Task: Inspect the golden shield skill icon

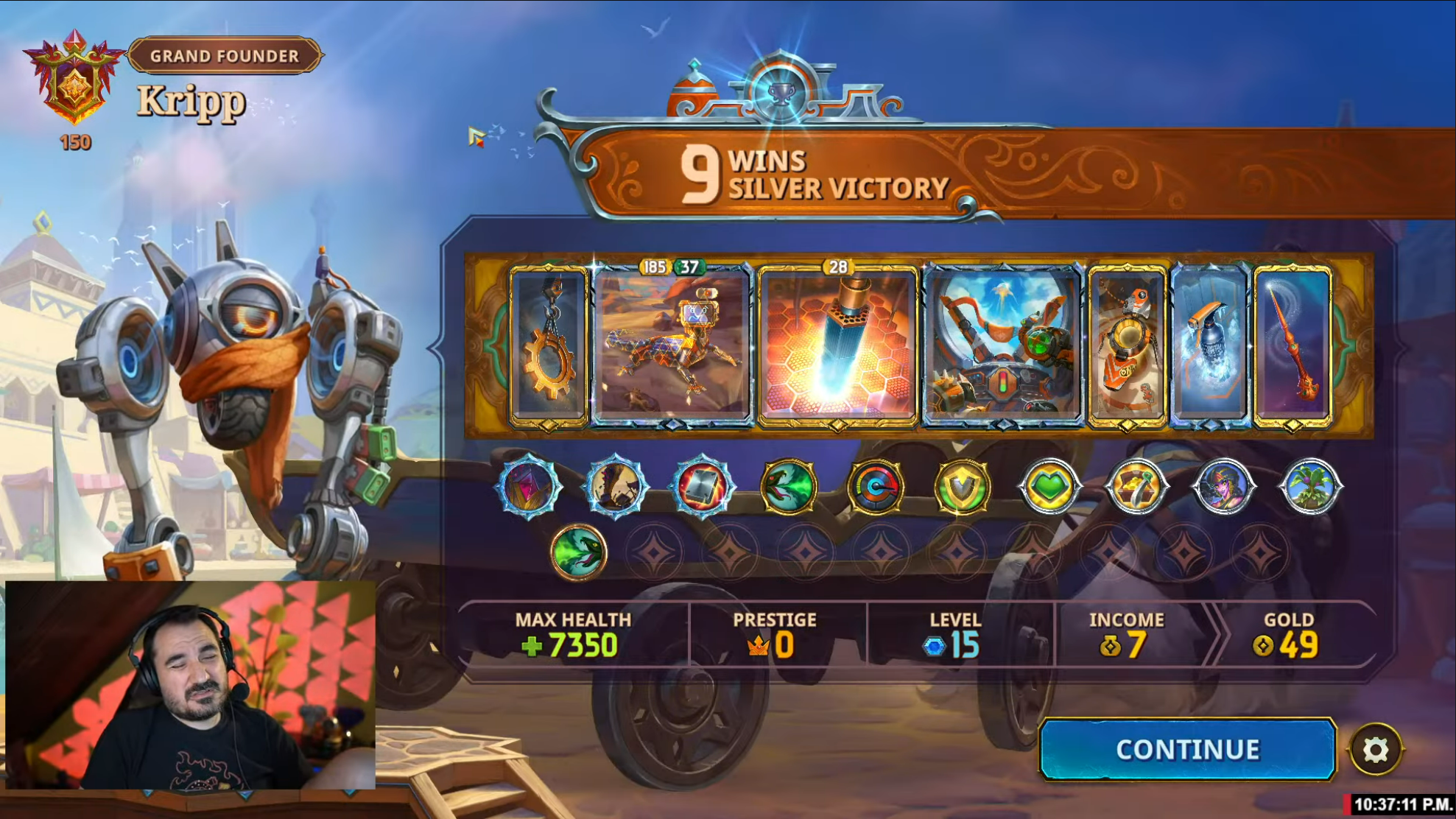Action: point(962,486)
